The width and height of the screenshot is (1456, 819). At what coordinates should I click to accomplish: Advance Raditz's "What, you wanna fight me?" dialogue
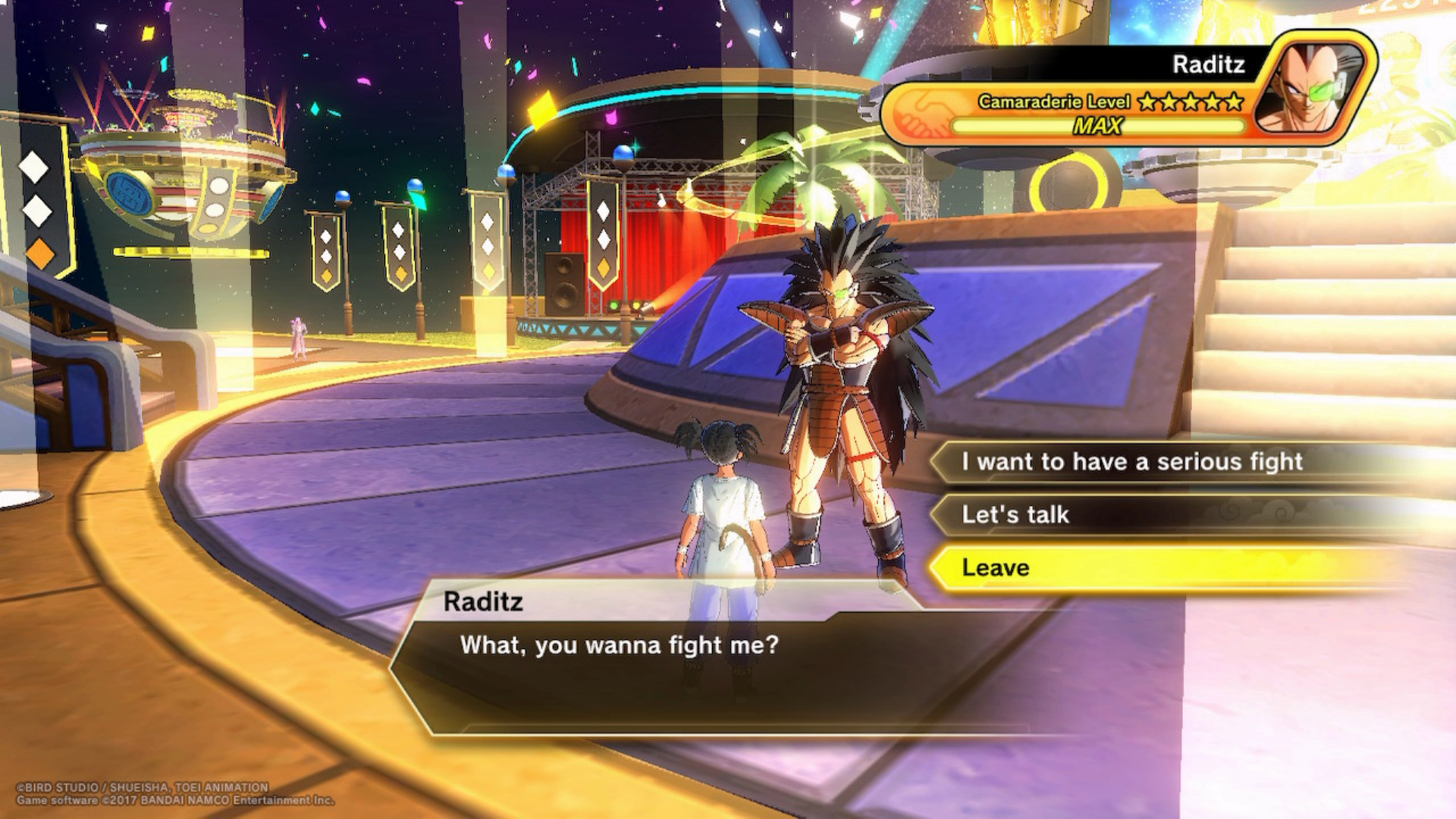pos(619,645)
